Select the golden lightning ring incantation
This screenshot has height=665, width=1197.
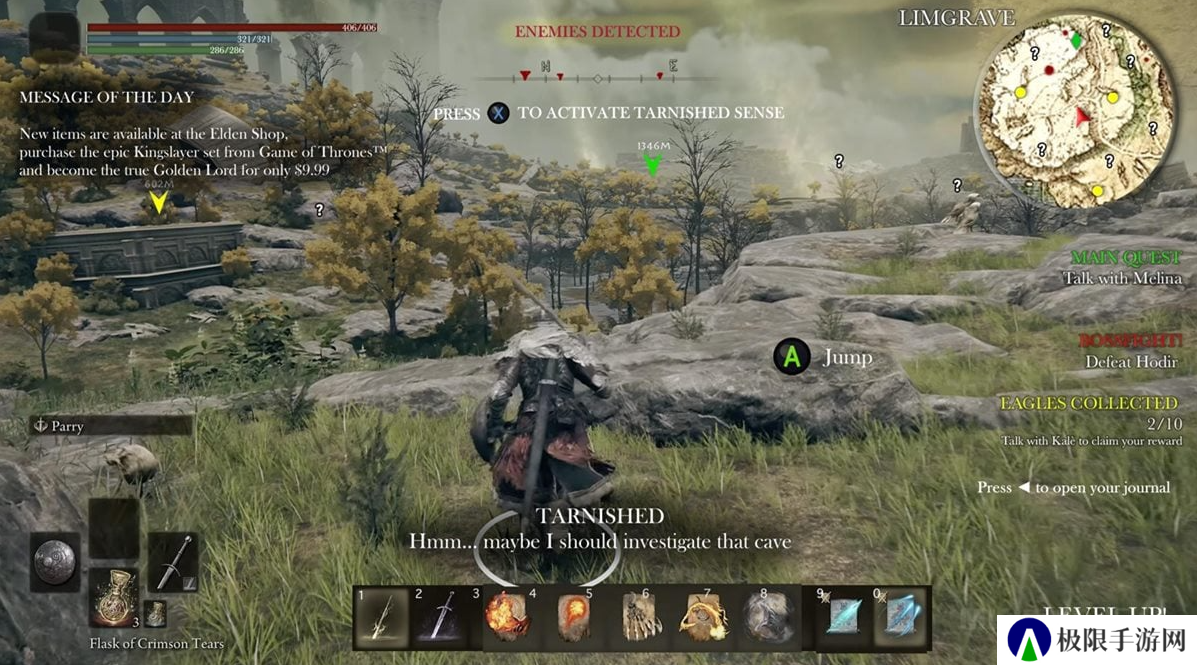tap(703, 618)
